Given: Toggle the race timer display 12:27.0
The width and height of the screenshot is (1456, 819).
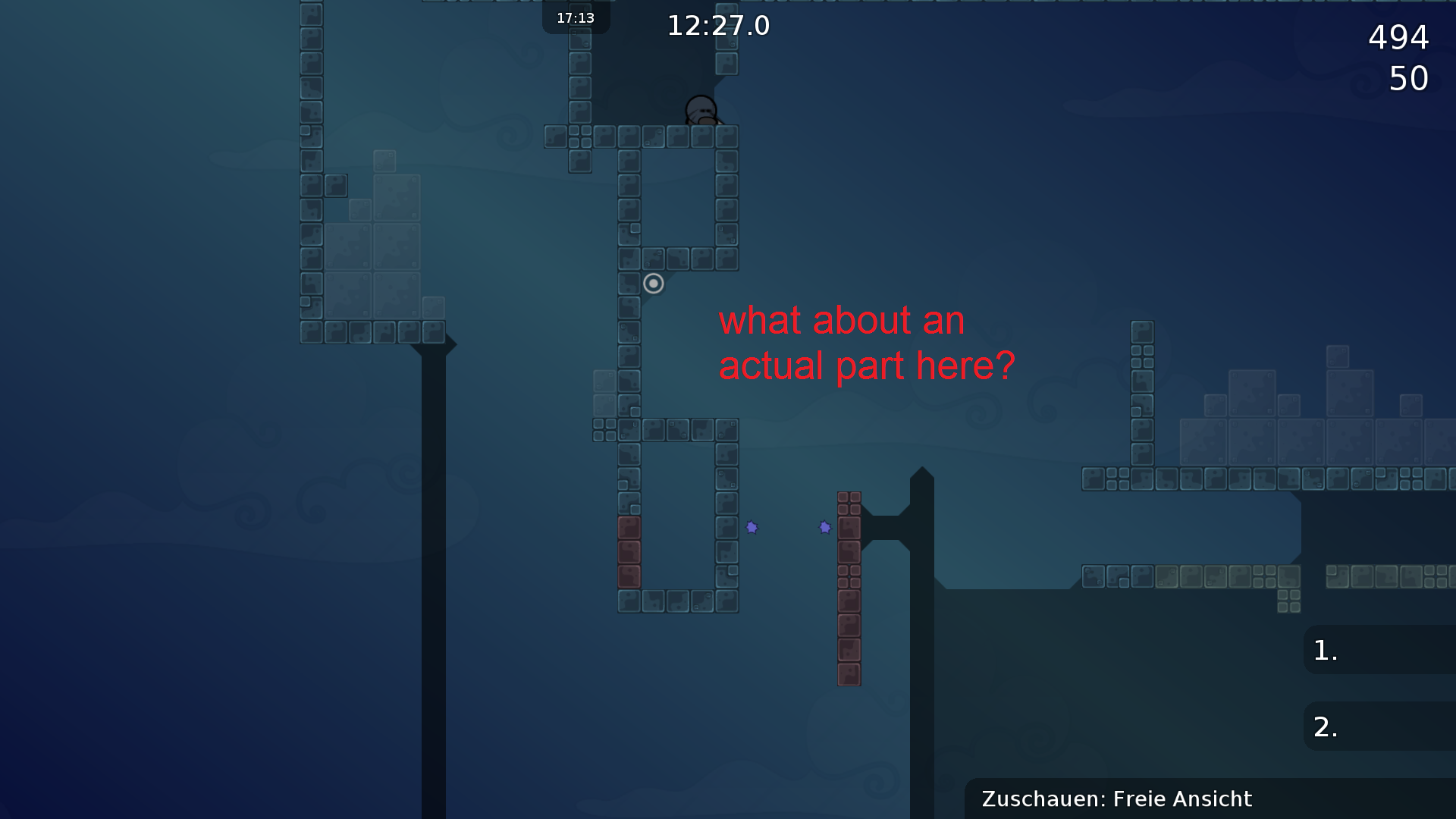Looking at the screenshot, I should click(x=717, y=26).
